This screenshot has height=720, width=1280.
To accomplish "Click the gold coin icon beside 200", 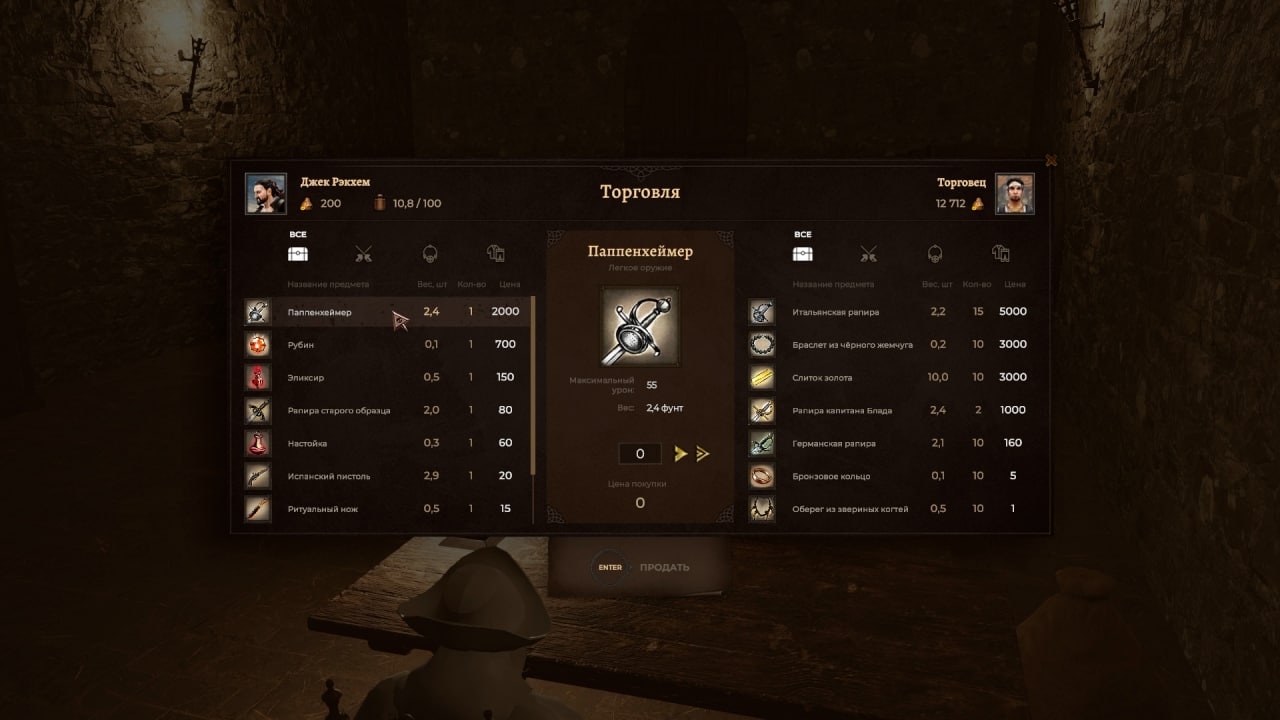I will point(304,203).
